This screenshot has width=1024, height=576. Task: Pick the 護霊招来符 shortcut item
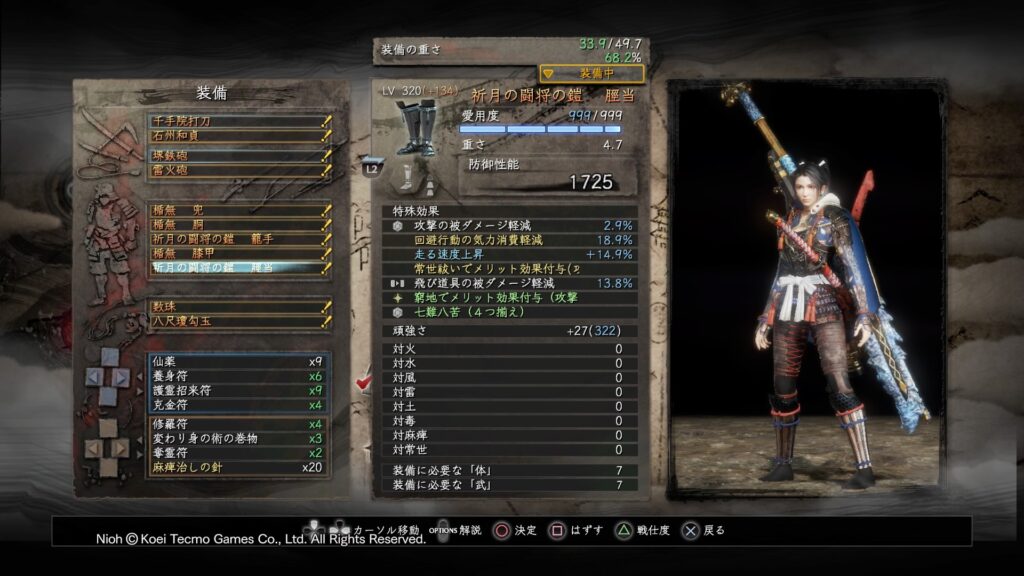[x=238, y=390]
